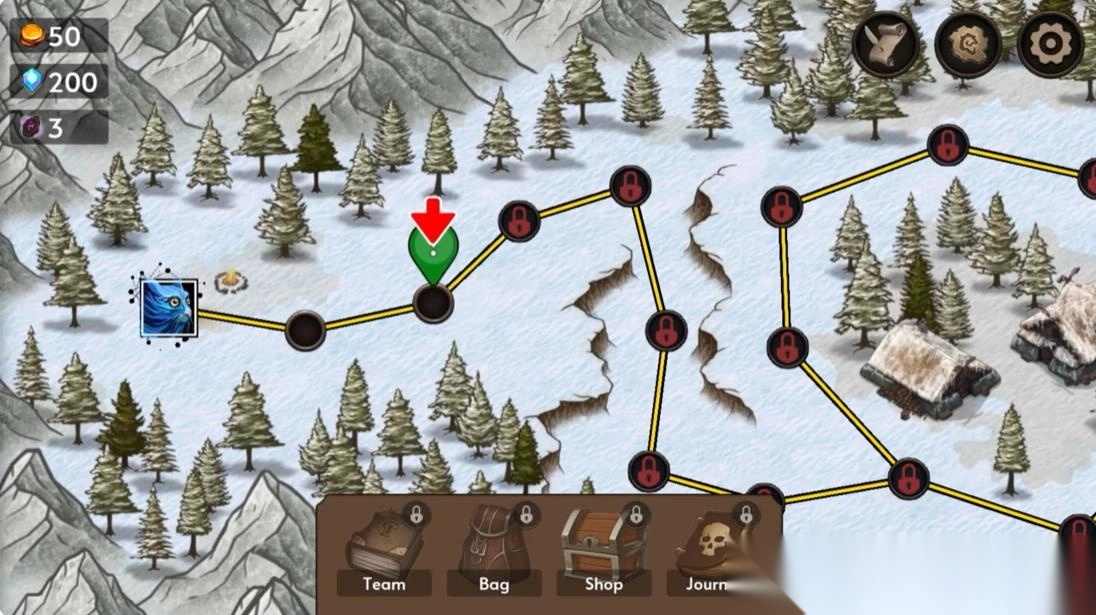Select the map node under the green marker

pyautogui.click(x=433, y=302)
